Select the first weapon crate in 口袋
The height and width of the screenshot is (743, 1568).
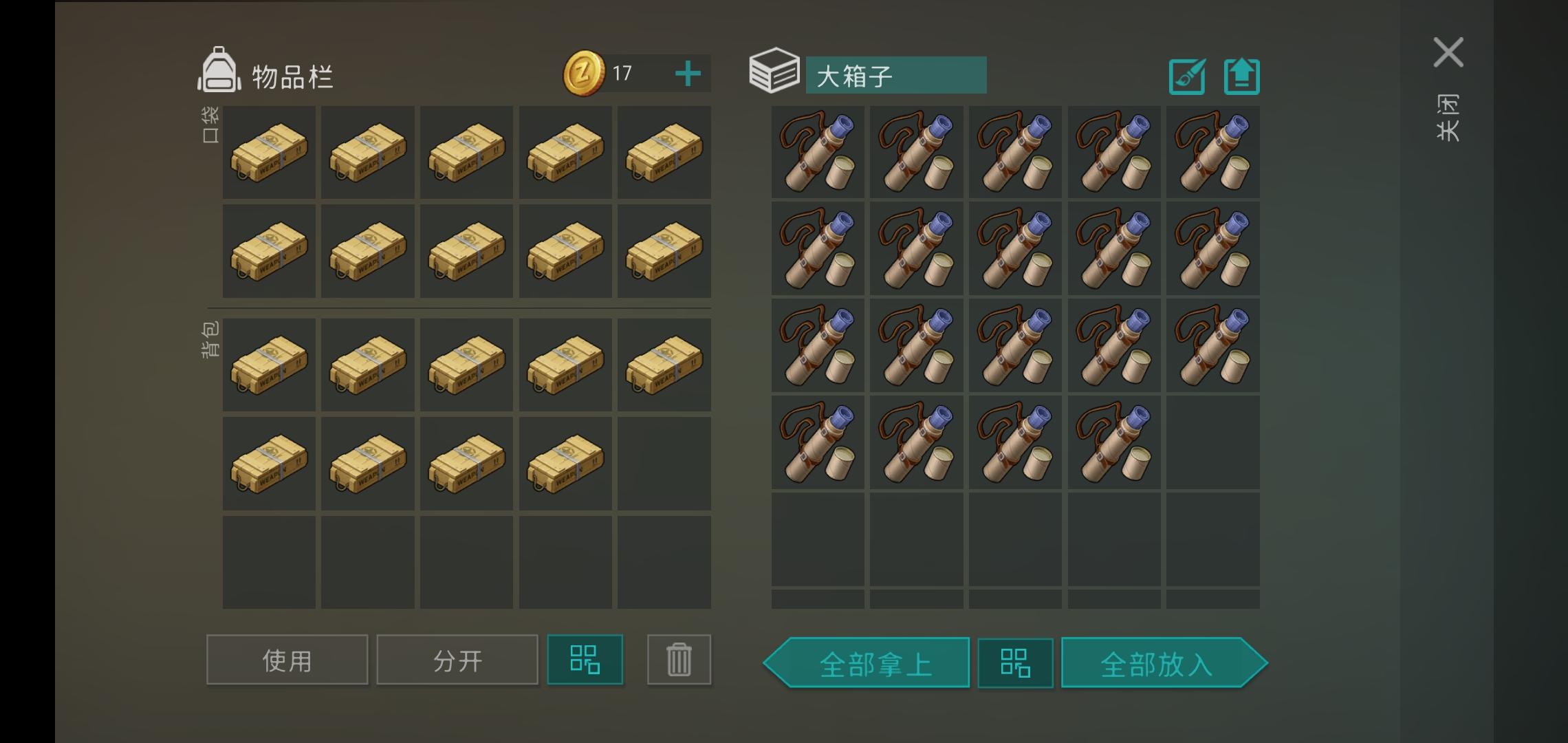pos(268,153)
